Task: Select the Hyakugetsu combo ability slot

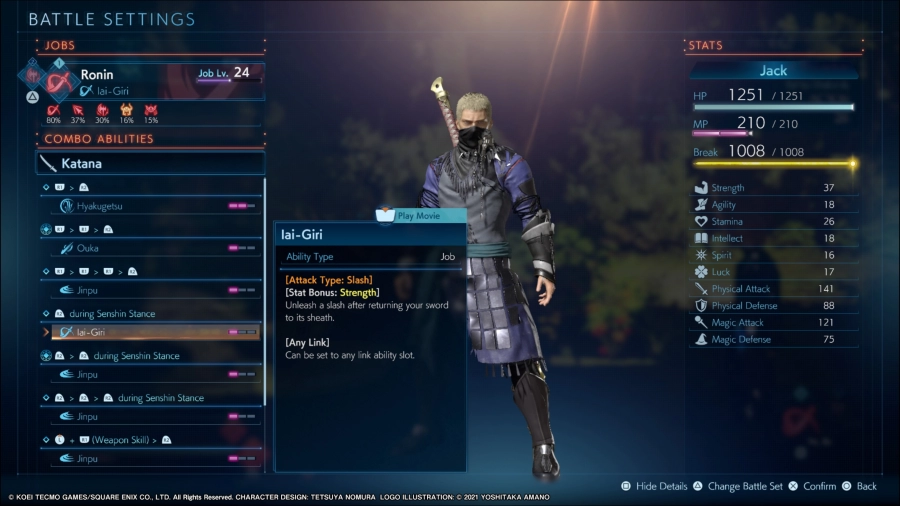Action: [x=151, y=206]
